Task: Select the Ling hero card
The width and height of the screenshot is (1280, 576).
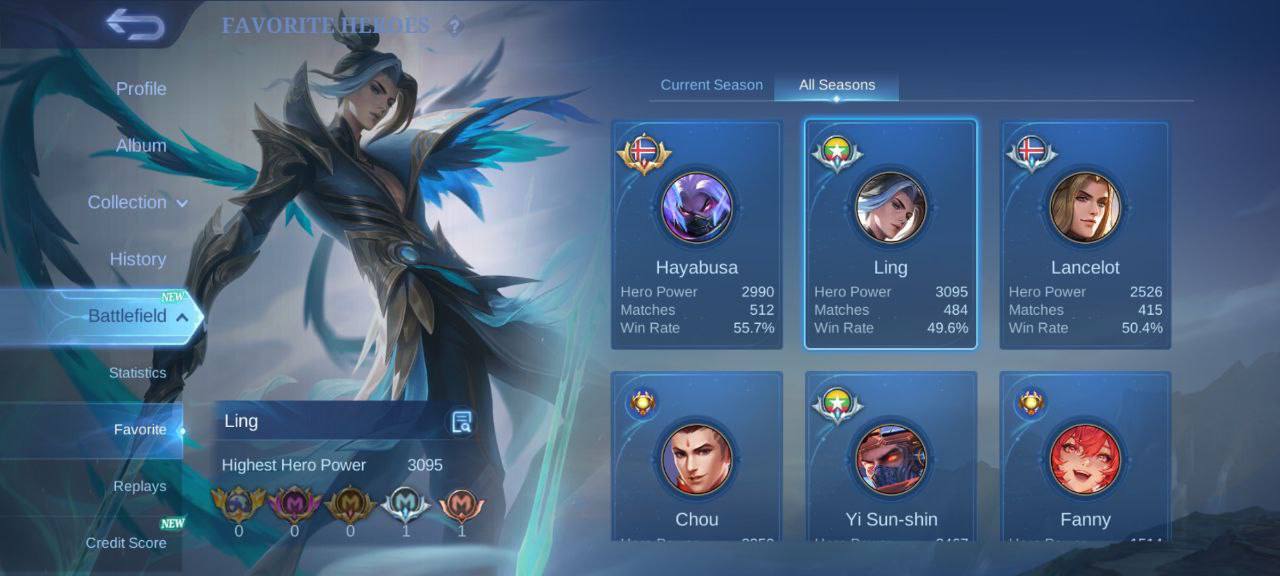Action: pyautogui.click(x=890, y=235)
